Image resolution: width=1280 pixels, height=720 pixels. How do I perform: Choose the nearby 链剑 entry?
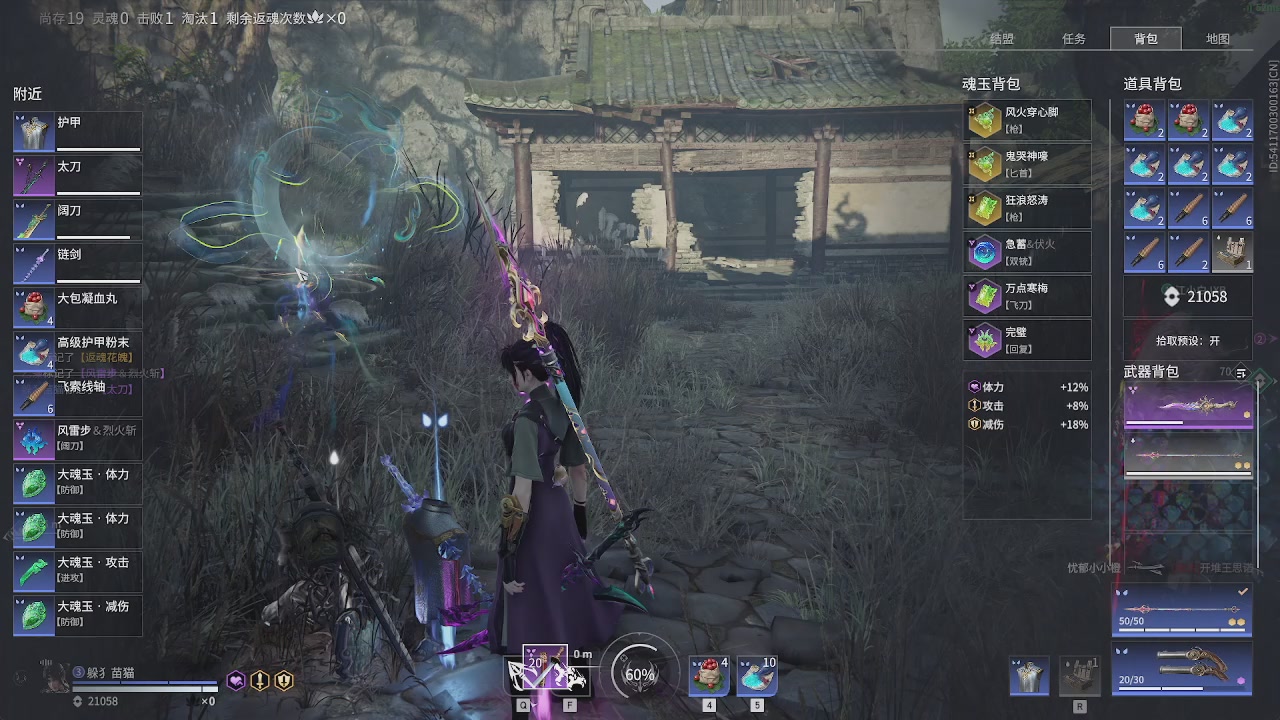click(78, 264)
